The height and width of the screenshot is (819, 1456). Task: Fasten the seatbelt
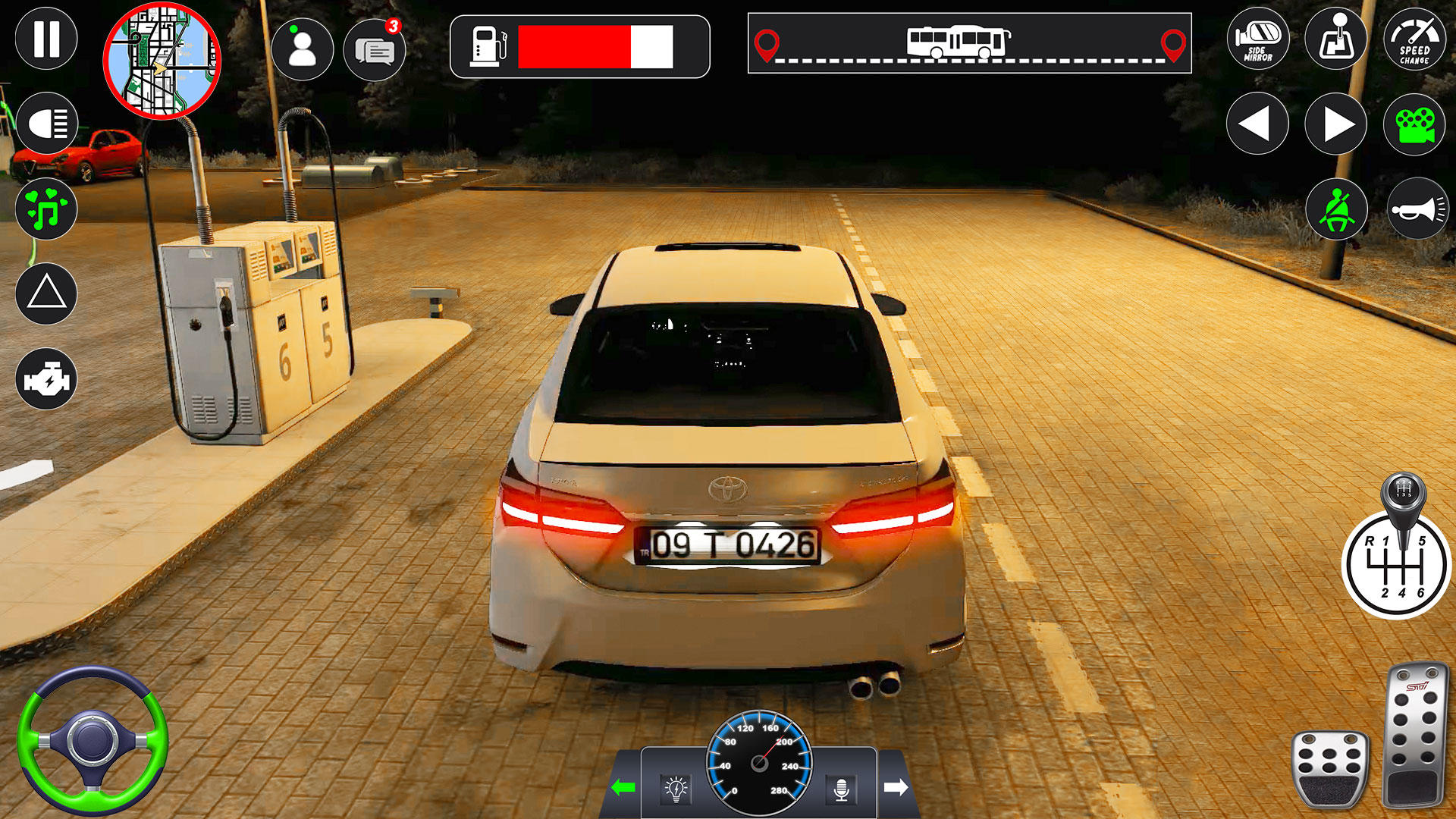click(1335, 210)
